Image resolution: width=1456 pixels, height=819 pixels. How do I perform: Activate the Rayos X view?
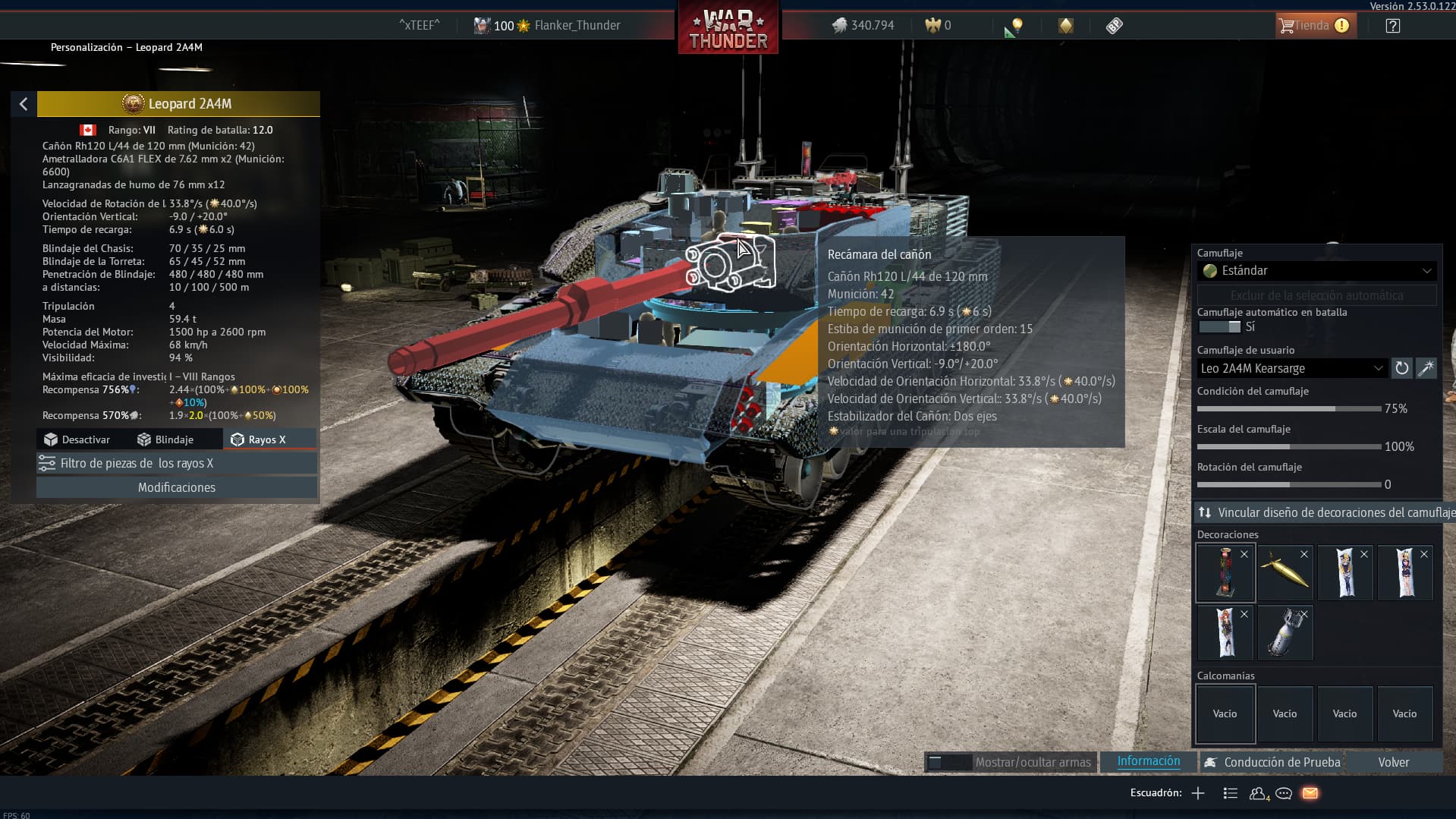click(x=259, y=439)
